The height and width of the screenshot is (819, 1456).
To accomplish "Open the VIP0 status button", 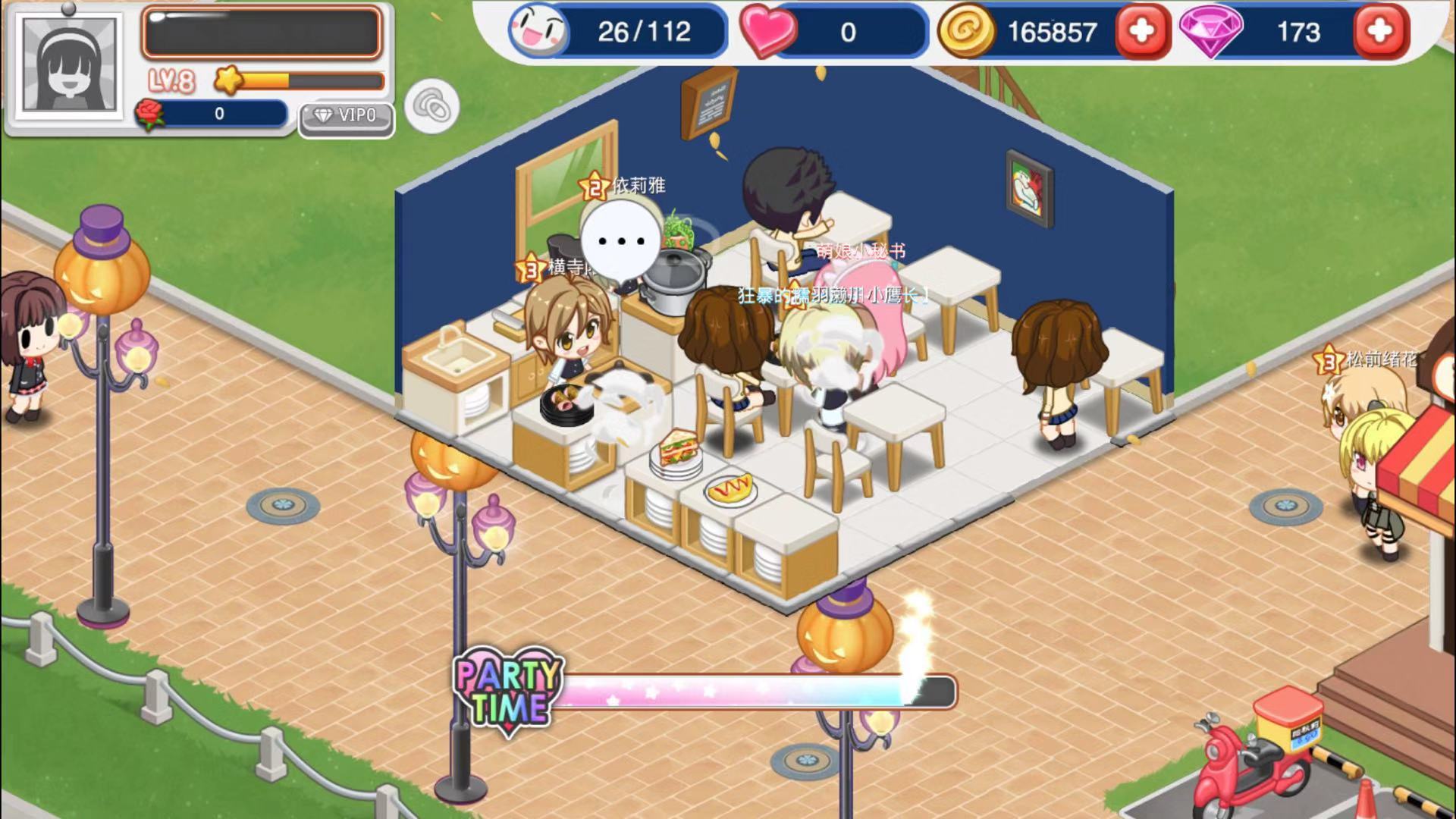I will tap(346, 117).
